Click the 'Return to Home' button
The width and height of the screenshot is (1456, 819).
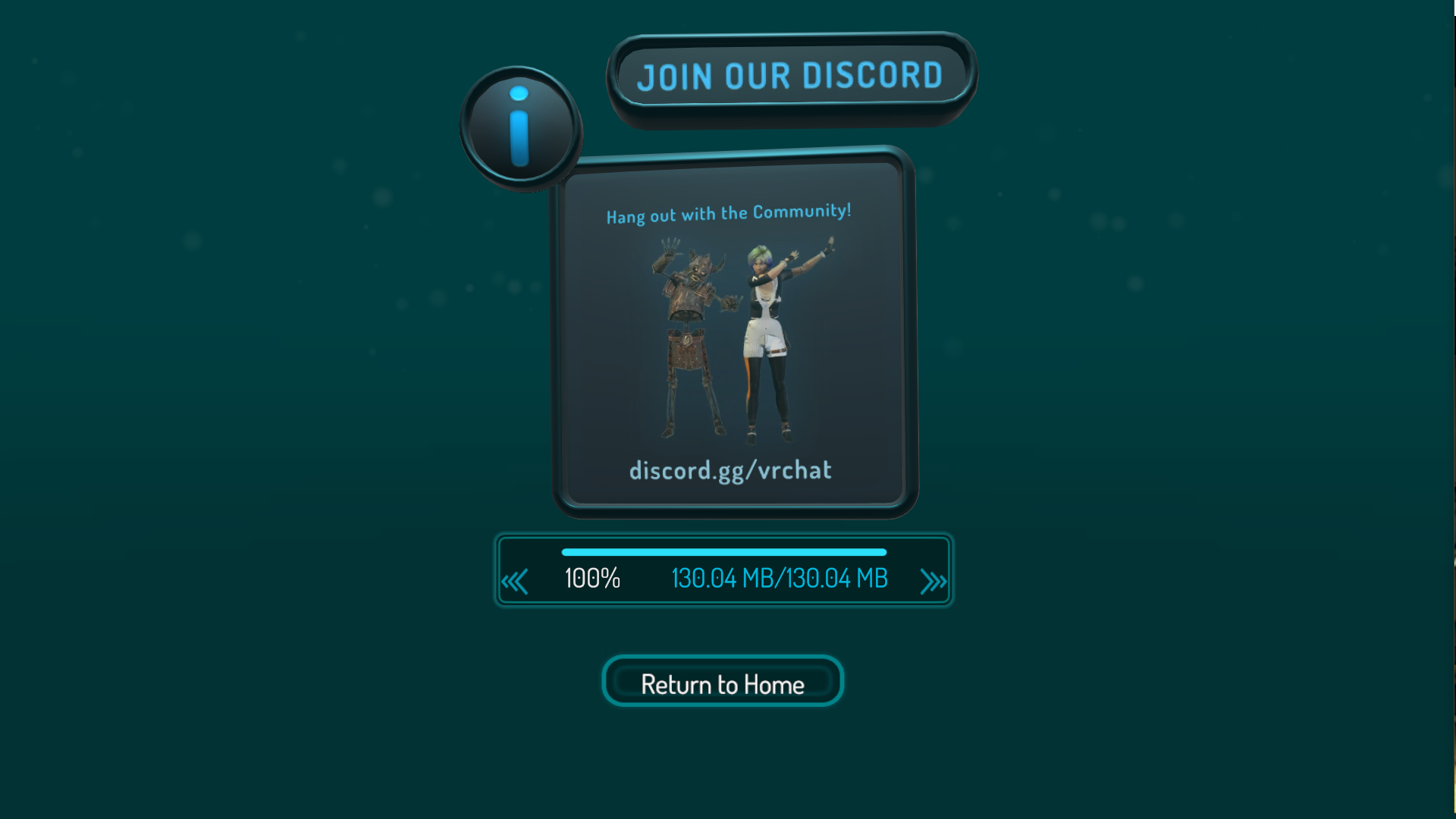[x=722, y=683]
